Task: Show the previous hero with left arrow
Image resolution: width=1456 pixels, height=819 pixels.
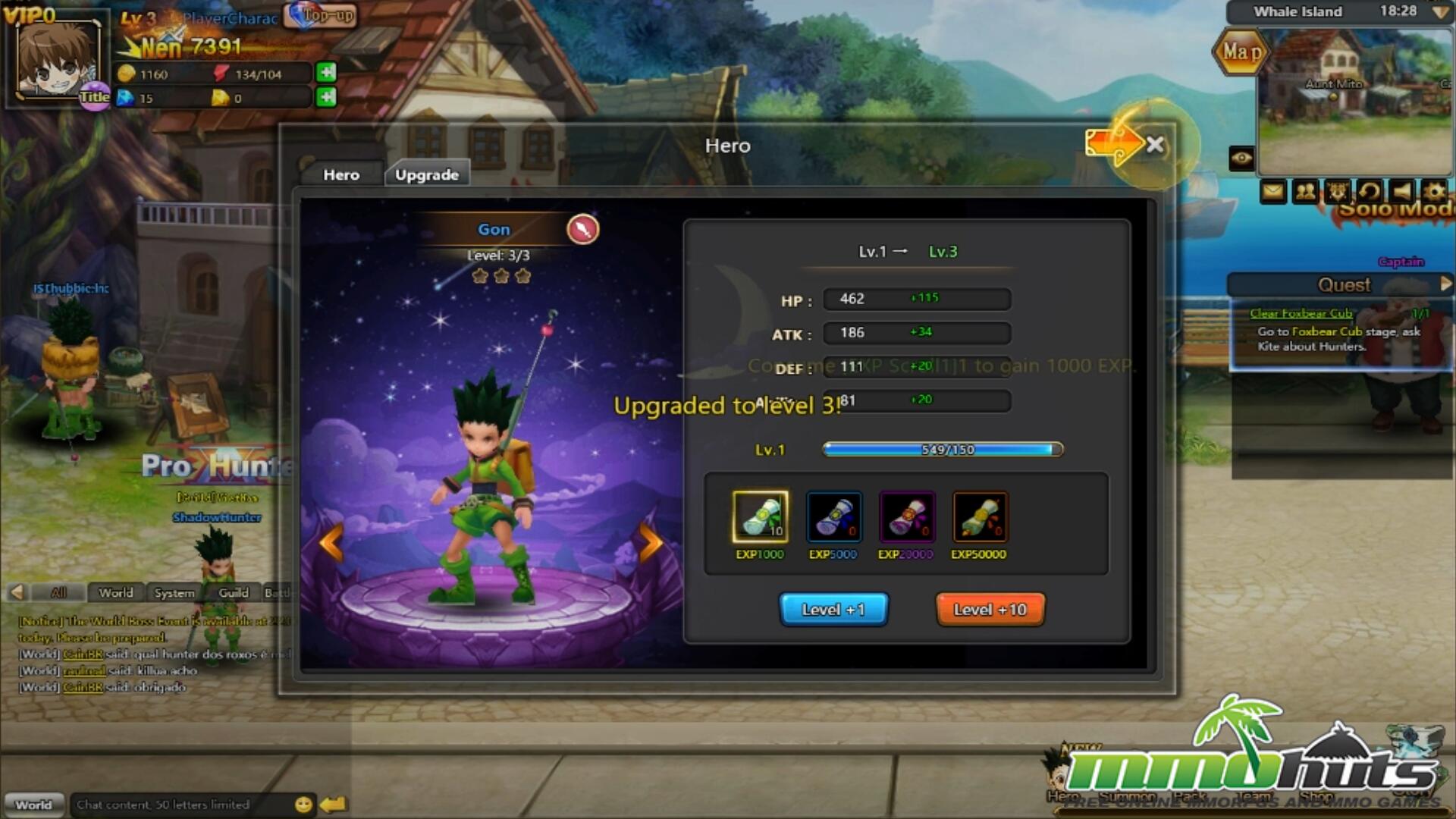Action: pyautogui.click(x=331, y=542)
